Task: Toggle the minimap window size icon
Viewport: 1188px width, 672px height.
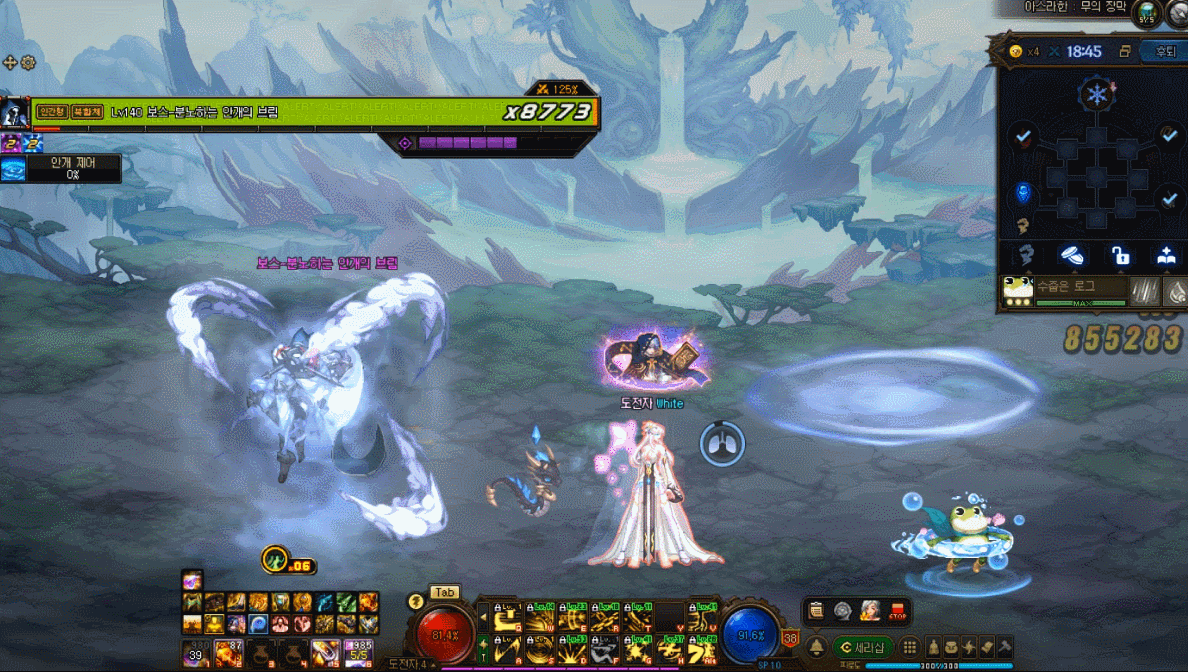Action: 1125,52
